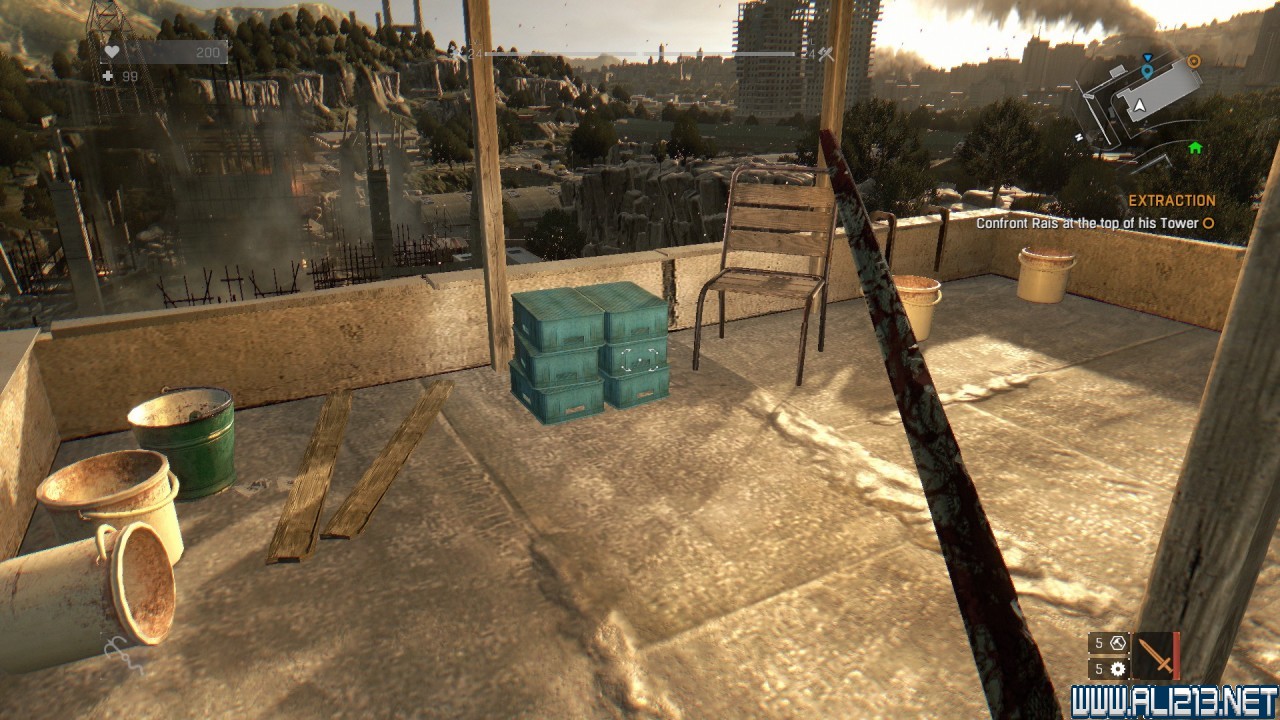Click the orange objective marker on the minimap
Viewport: 1280px width, 720px height.
coord(1193,61)
